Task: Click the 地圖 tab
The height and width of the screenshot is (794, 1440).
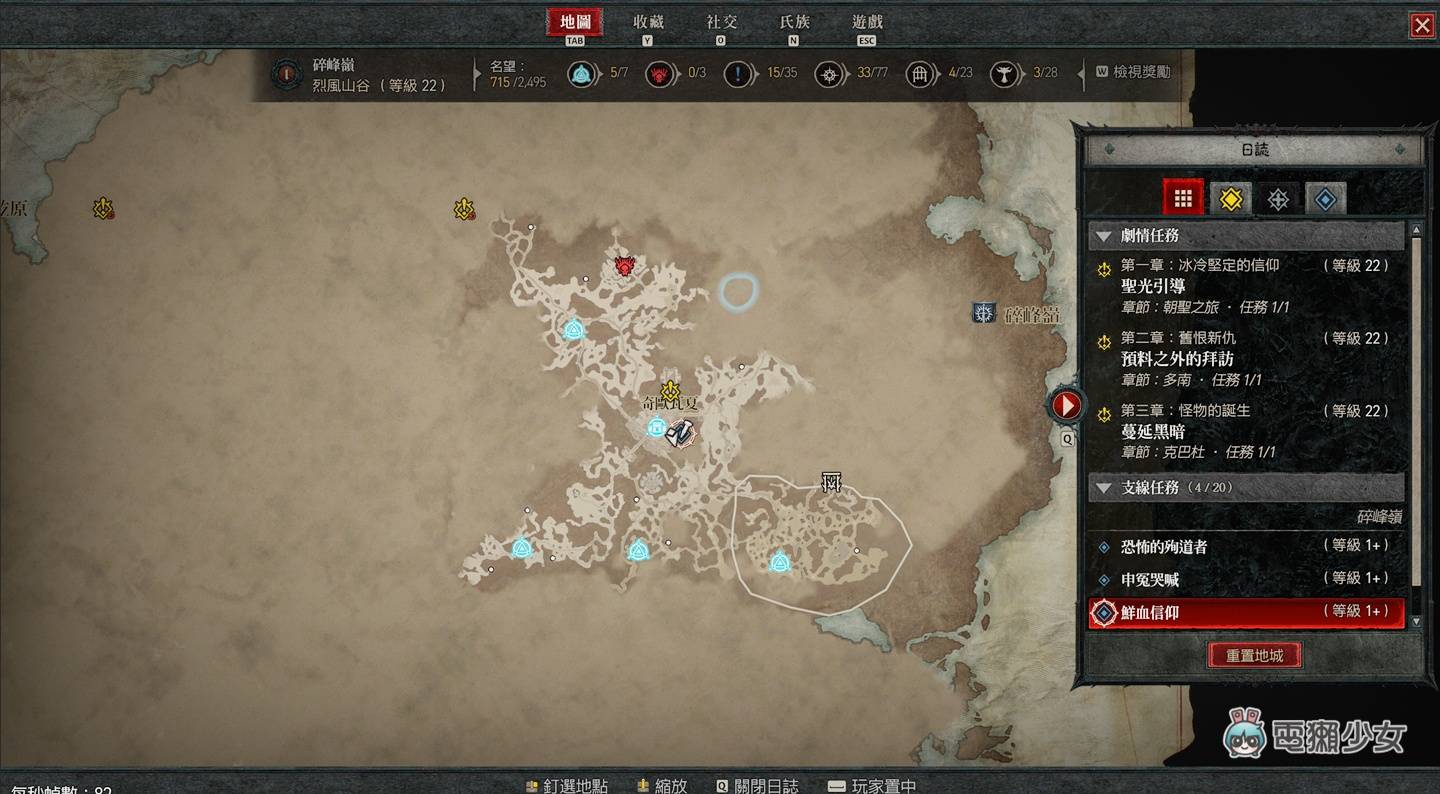Action: click(x=575, y=22)
